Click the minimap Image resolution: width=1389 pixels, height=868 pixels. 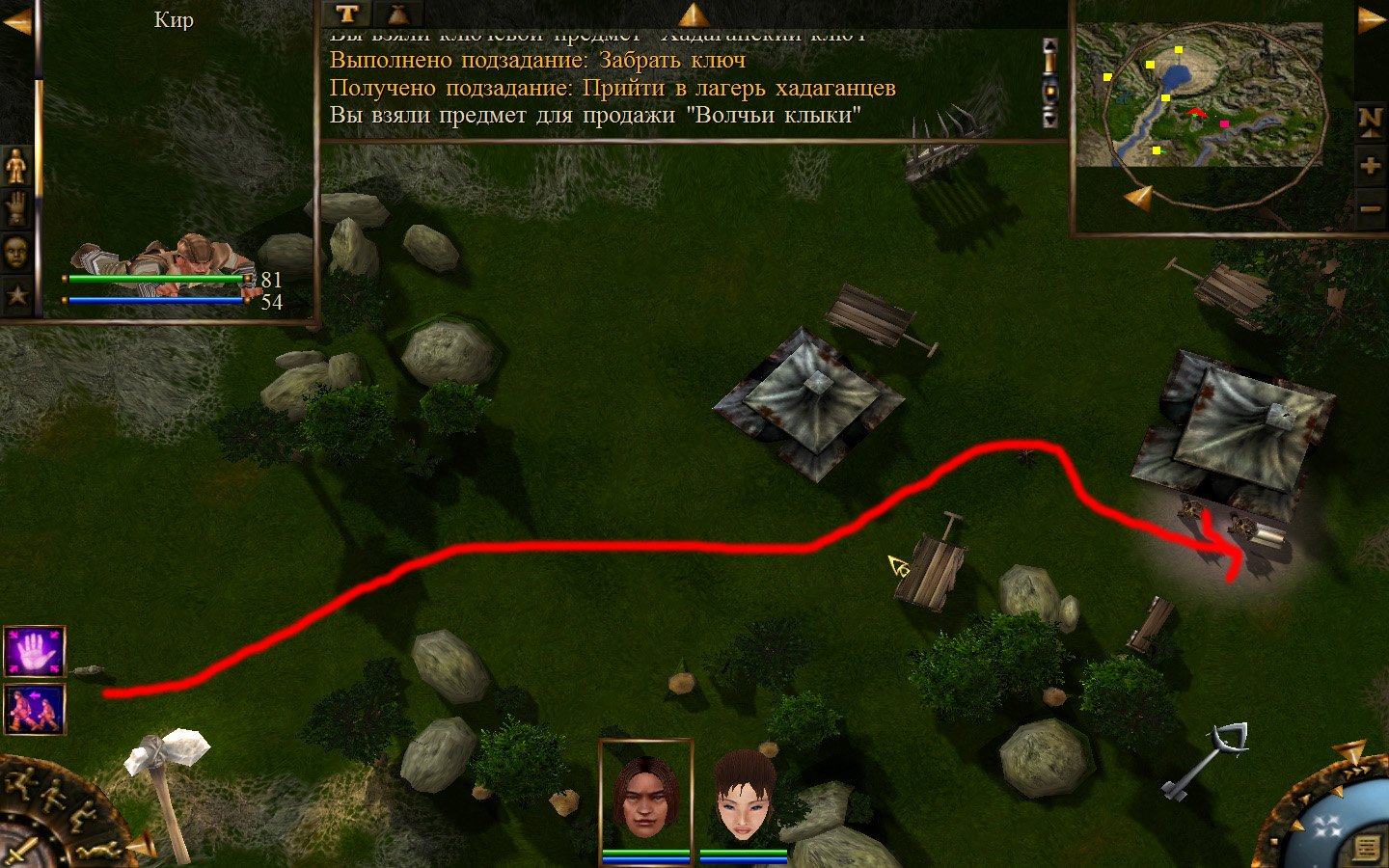(x=1201, y=106)
